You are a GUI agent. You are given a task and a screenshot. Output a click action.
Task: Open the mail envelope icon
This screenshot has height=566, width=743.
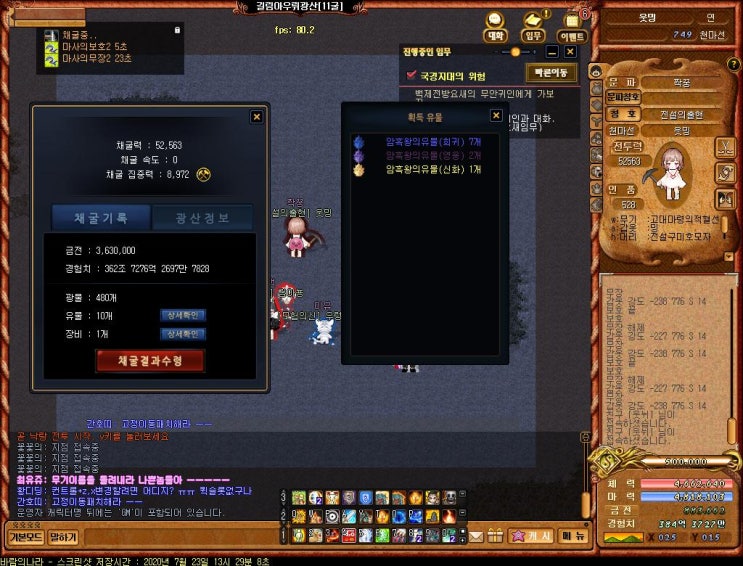[x=477, y=536]
